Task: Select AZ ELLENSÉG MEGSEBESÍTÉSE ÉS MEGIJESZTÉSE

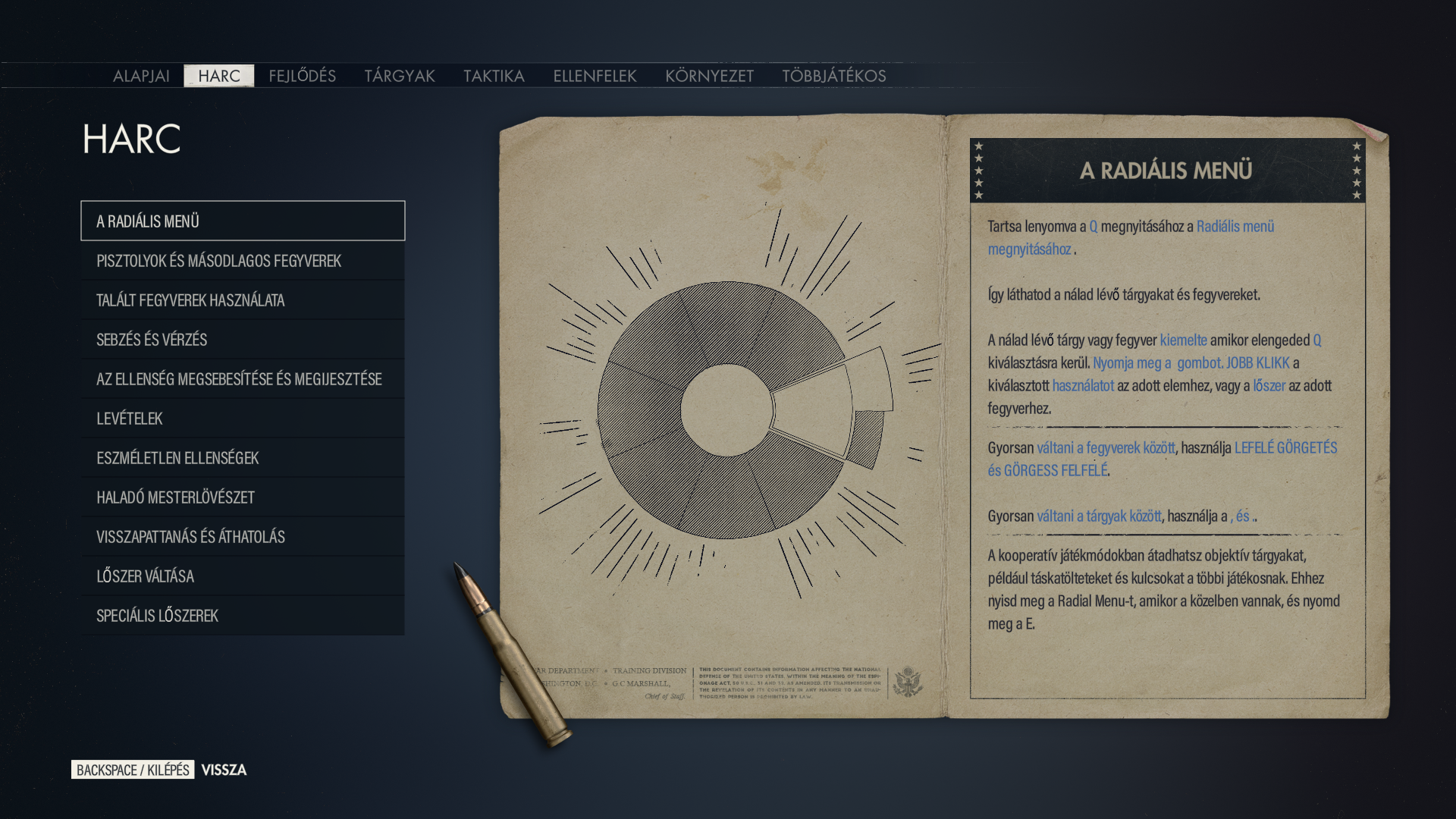Action: pyautogui.click(x=243, y=379)
